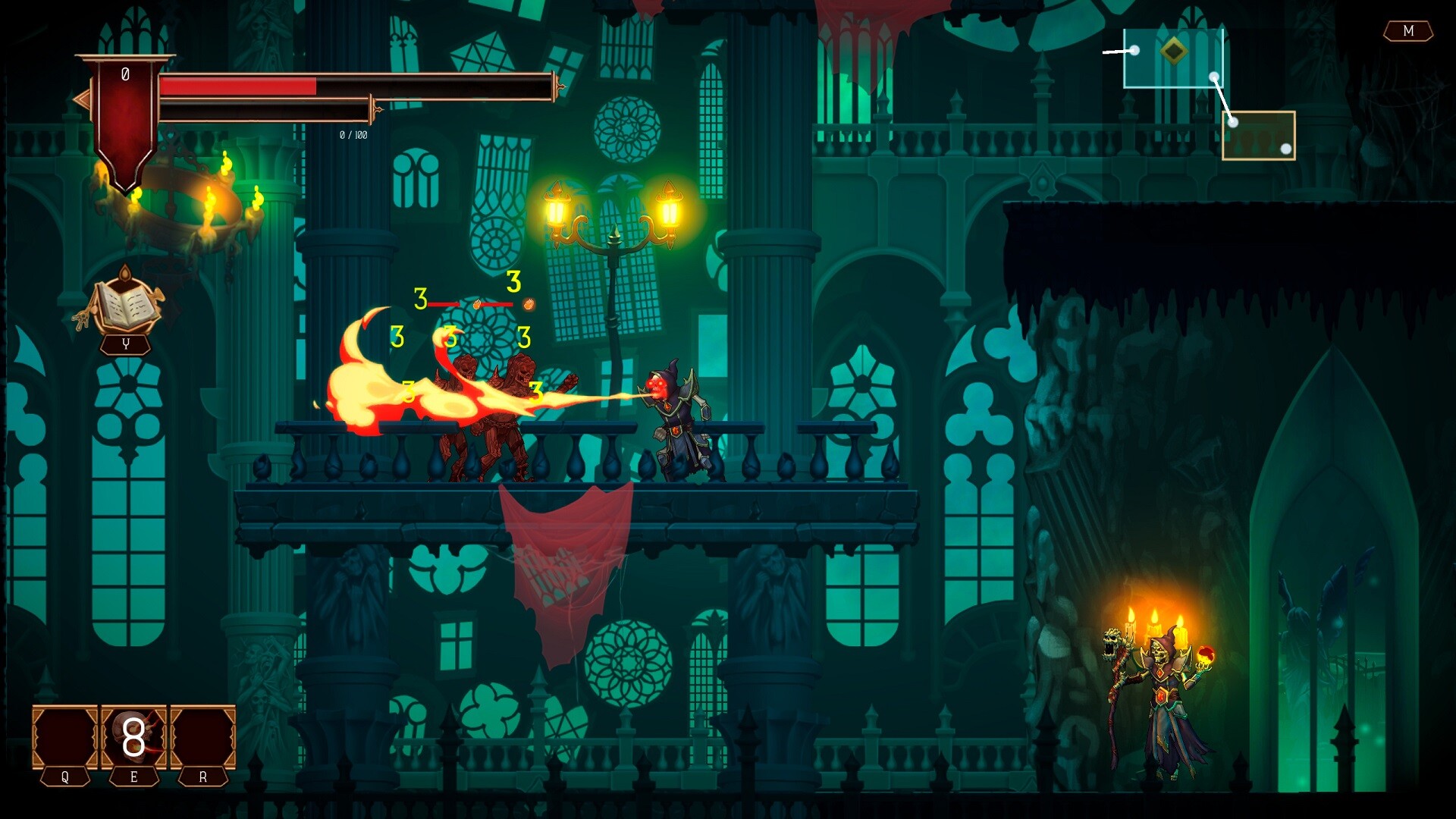Click the Y key label beneath the grimoire icon
1456x819 pixels.
point(124,343)
